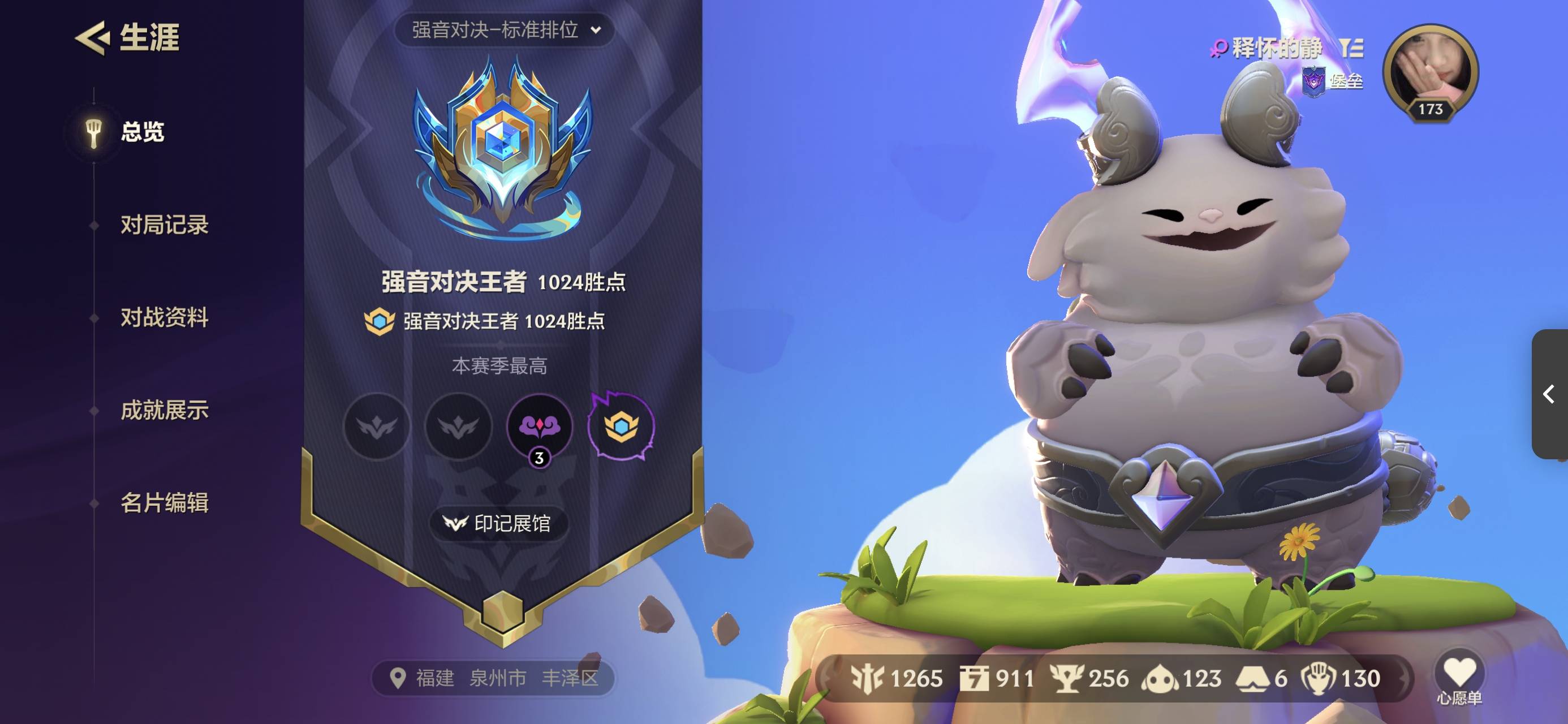
Task: Open the 印记展馆 emblem gallery
Action: coord(498,523)
